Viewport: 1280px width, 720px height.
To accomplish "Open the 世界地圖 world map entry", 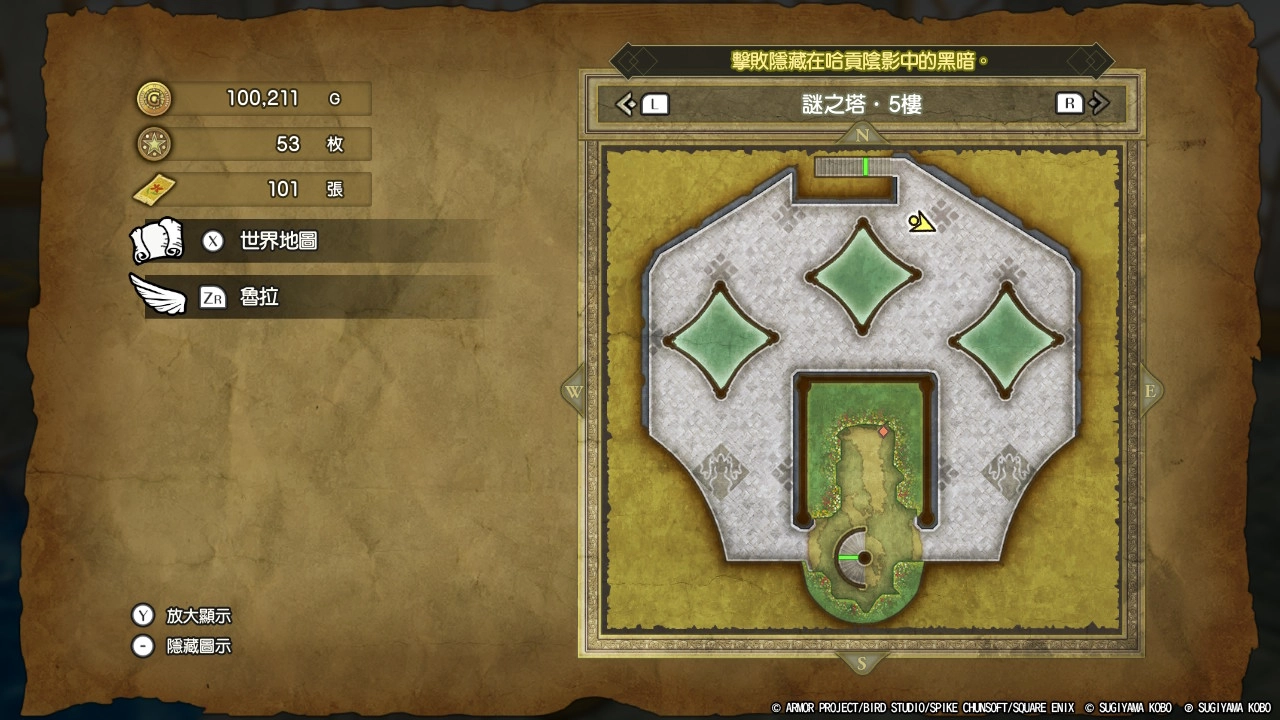I will click(x=277, y=241).
